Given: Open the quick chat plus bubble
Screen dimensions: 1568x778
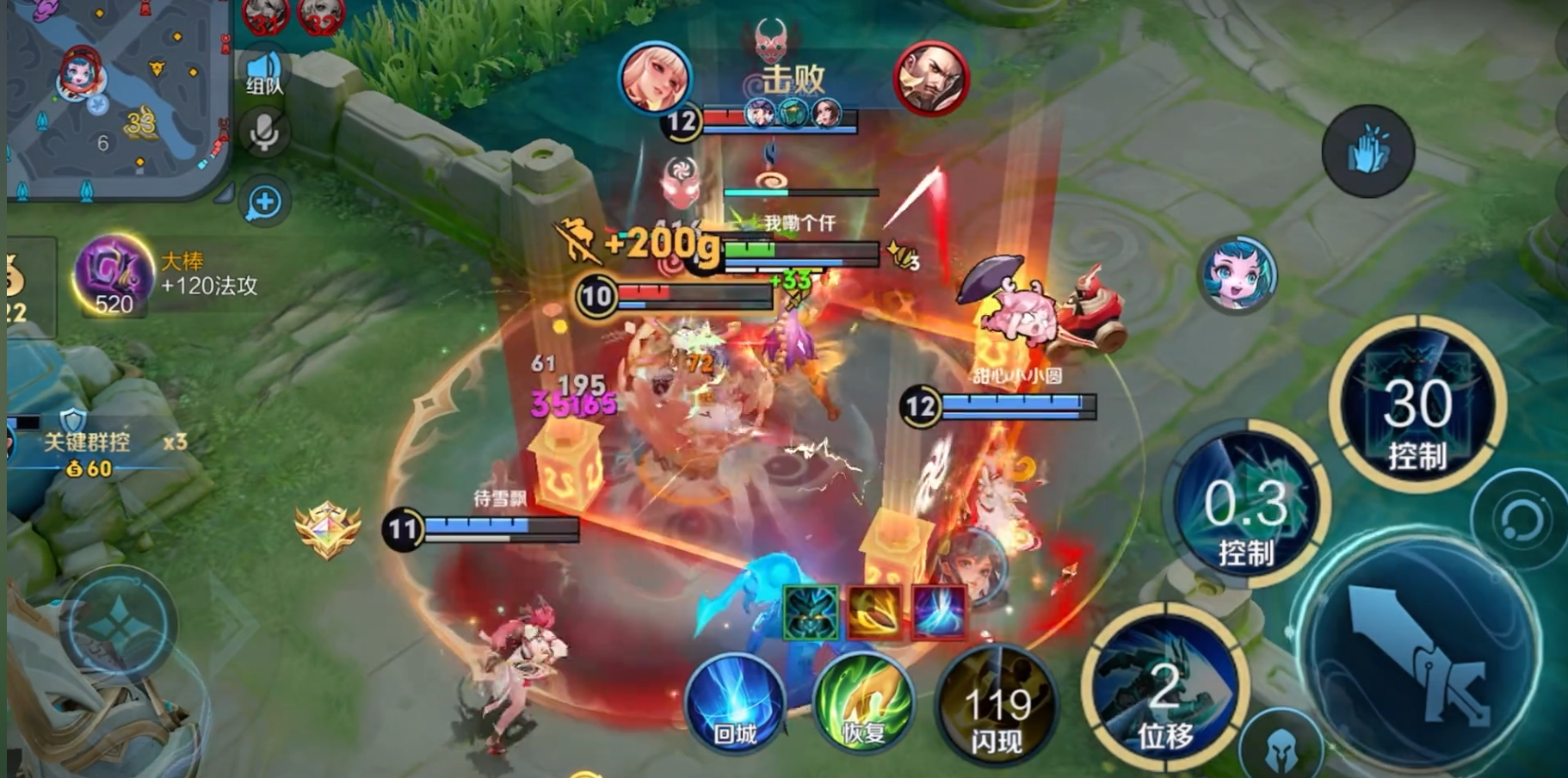Looking at the screenshot, I should pos(264,202).
